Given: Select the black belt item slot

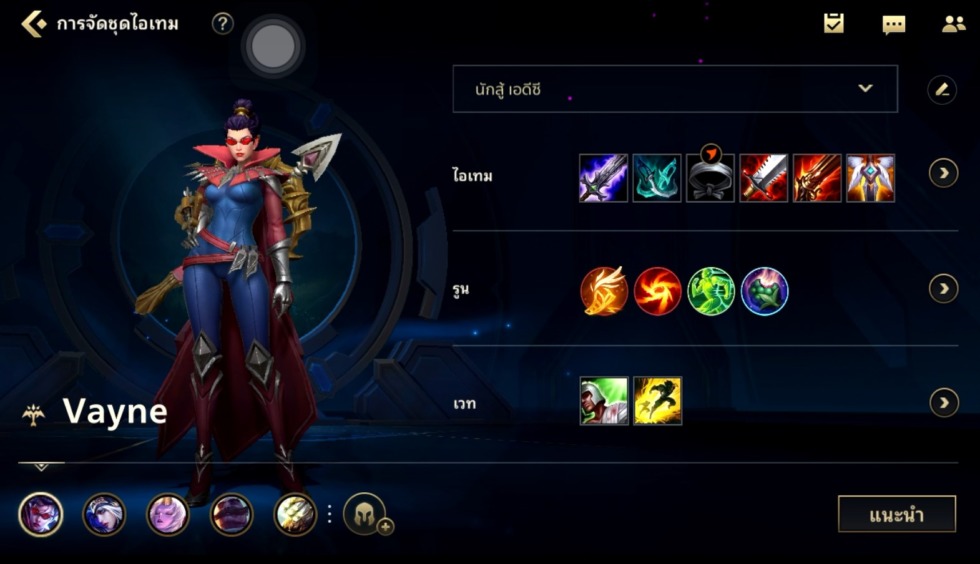Looking at the screenshot, I should [711, 178].
